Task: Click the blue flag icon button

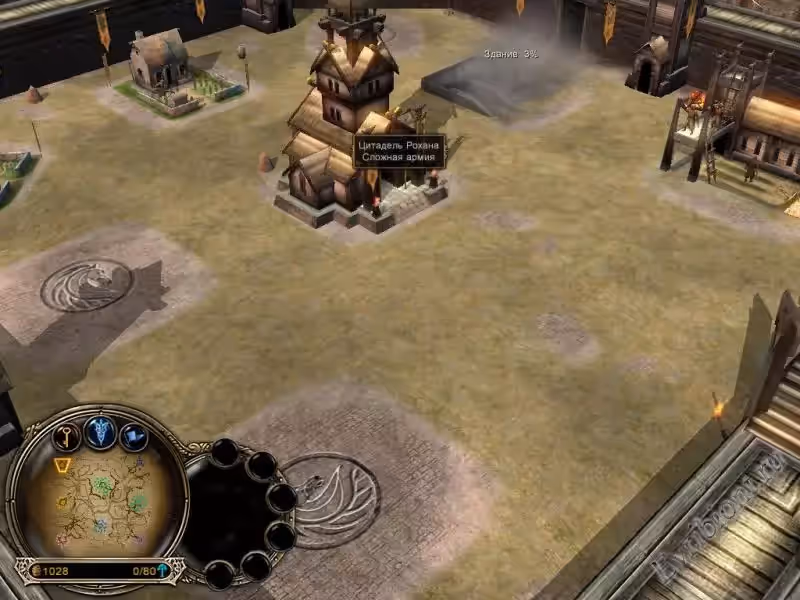Action: click(x=133, y=436)
